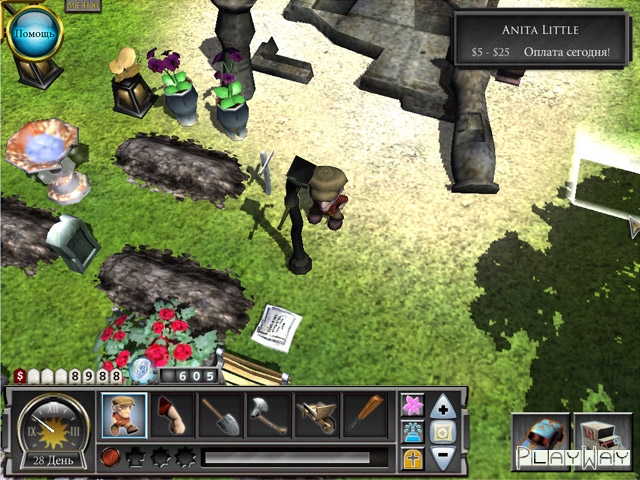The height and width of the screenshot is (480, 640).
Task: Open the Anita Little customer panel
Action: pos(540,39)
